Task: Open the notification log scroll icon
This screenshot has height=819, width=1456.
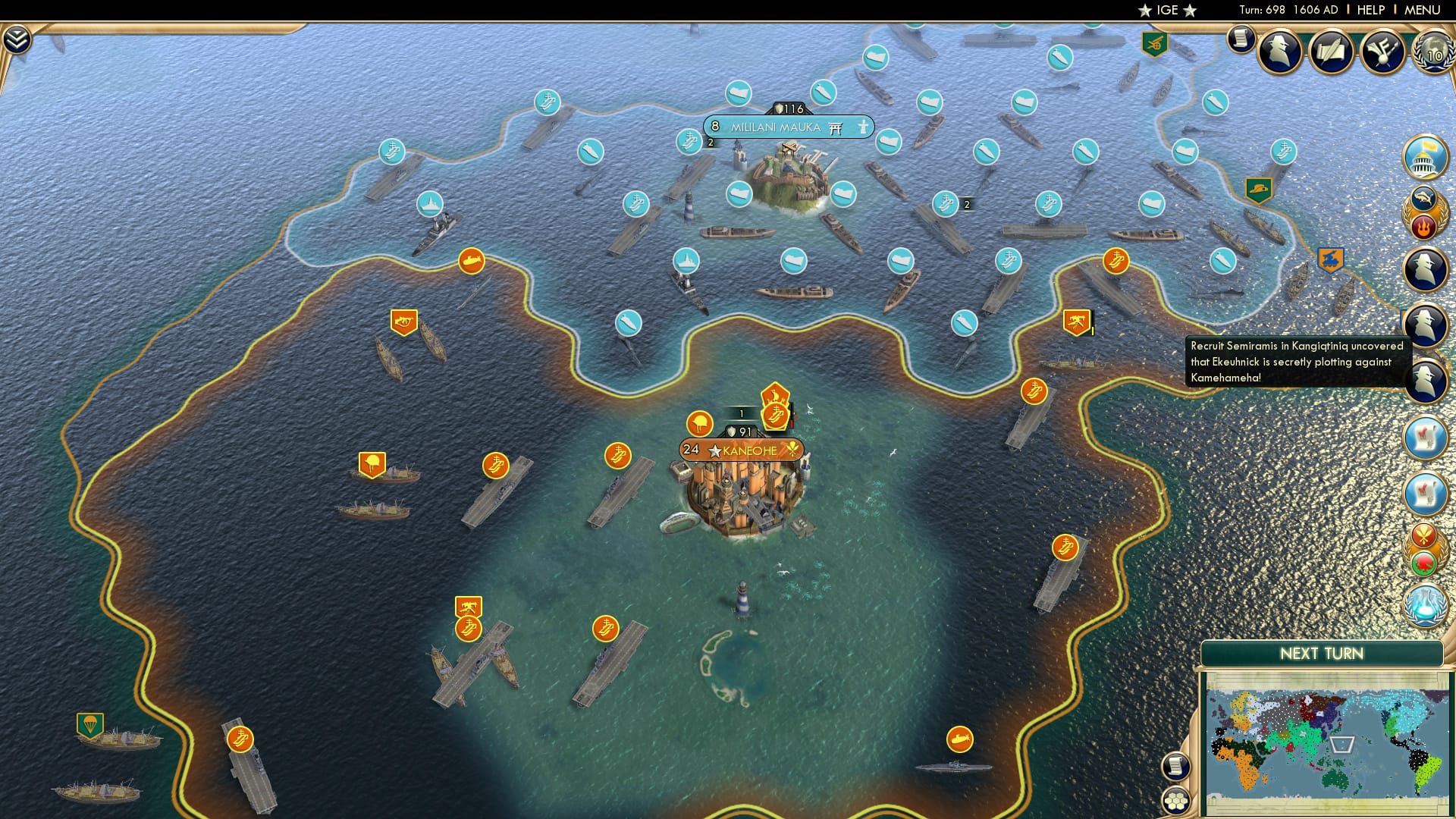Action: click(x=1241, y=40)
